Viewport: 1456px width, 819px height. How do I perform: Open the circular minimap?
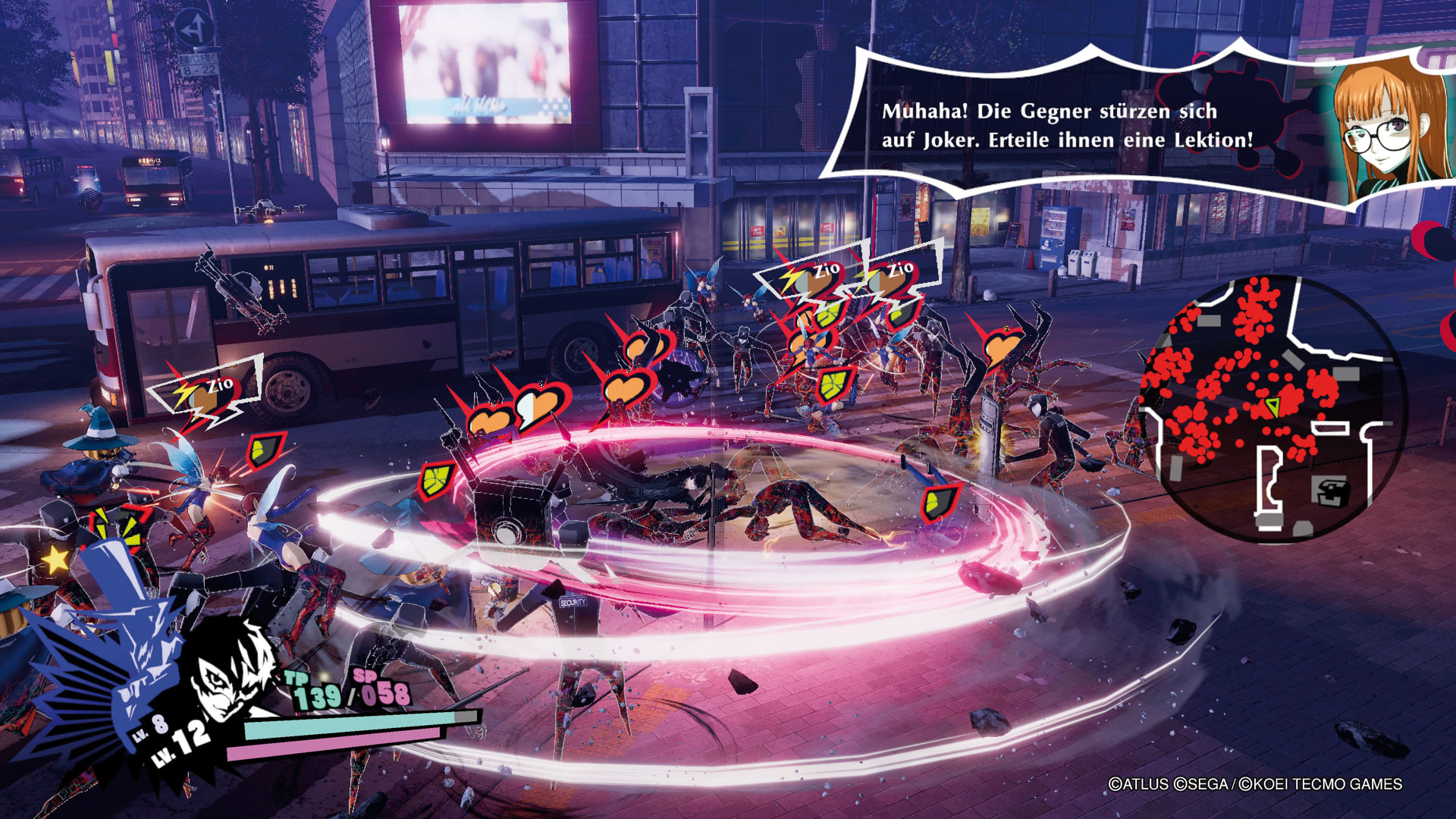point(1274,408)
